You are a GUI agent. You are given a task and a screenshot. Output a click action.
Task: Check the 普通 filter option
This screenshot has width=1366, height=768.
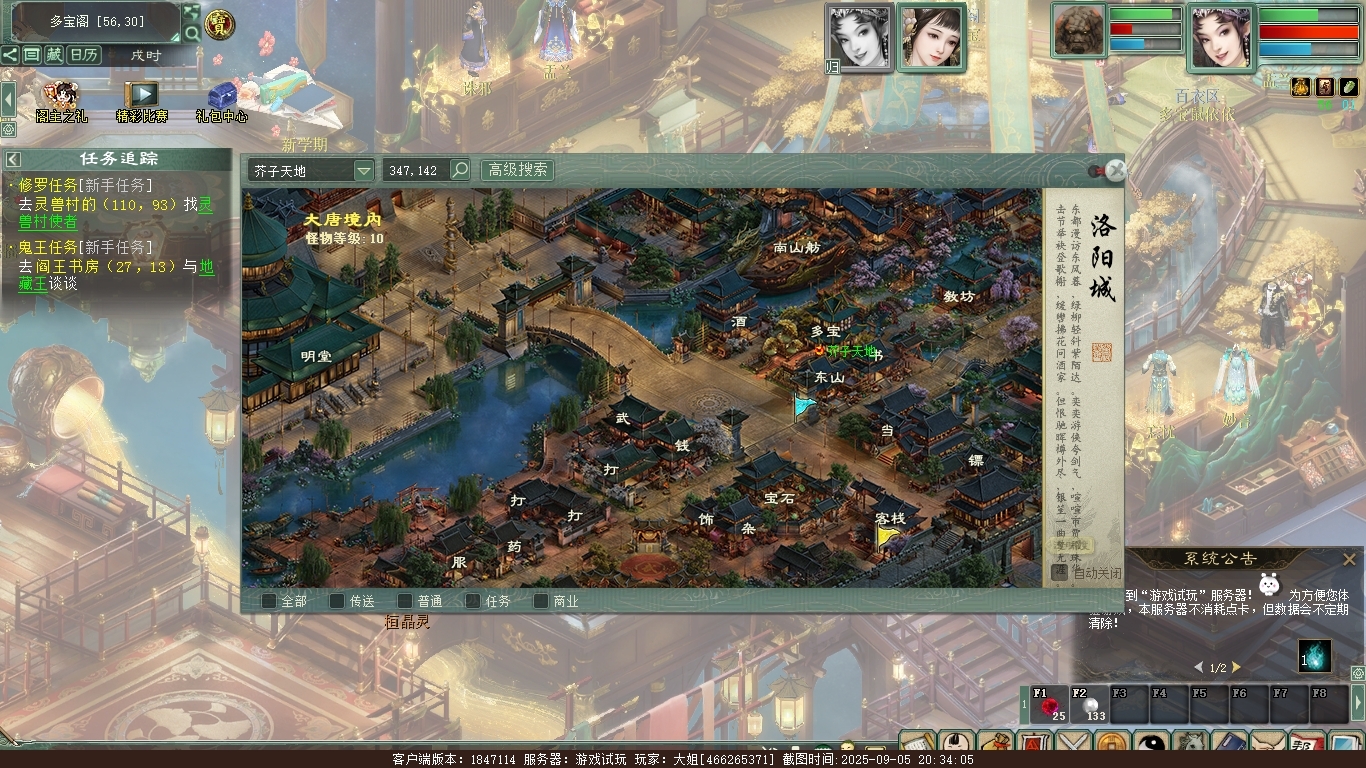405,601
